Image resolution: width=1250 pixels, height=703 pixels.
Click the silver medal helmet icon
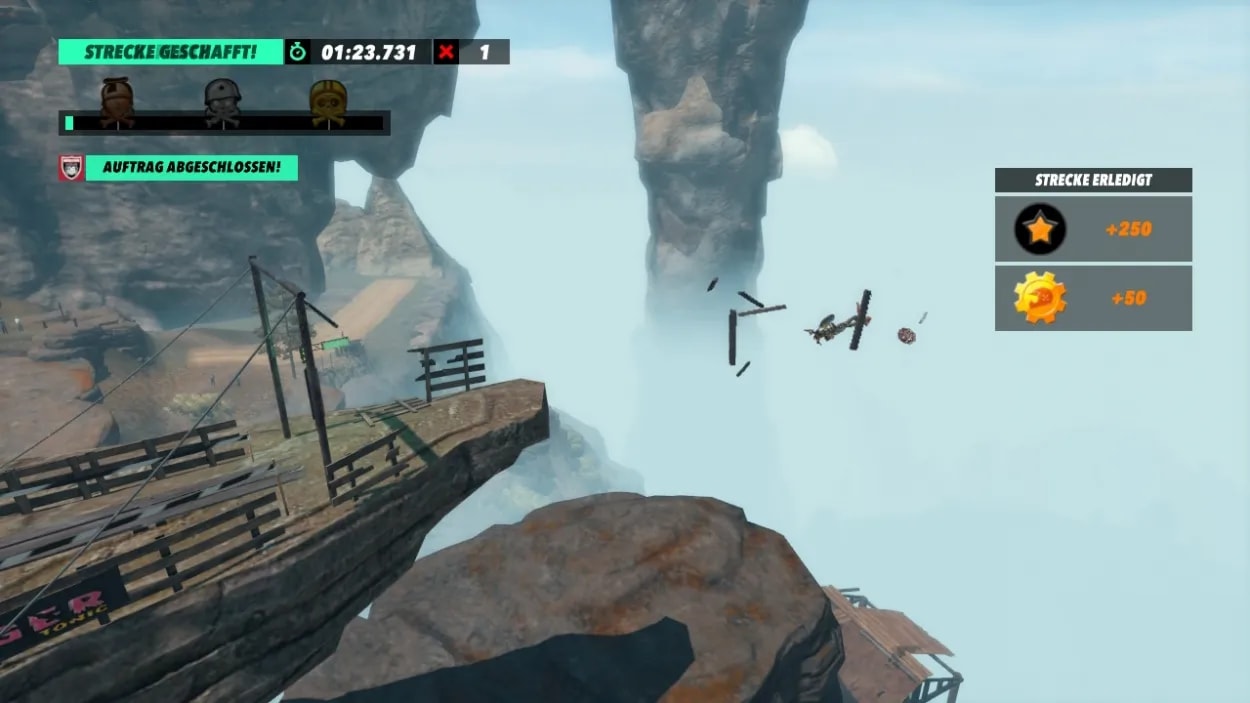(222, 101)
